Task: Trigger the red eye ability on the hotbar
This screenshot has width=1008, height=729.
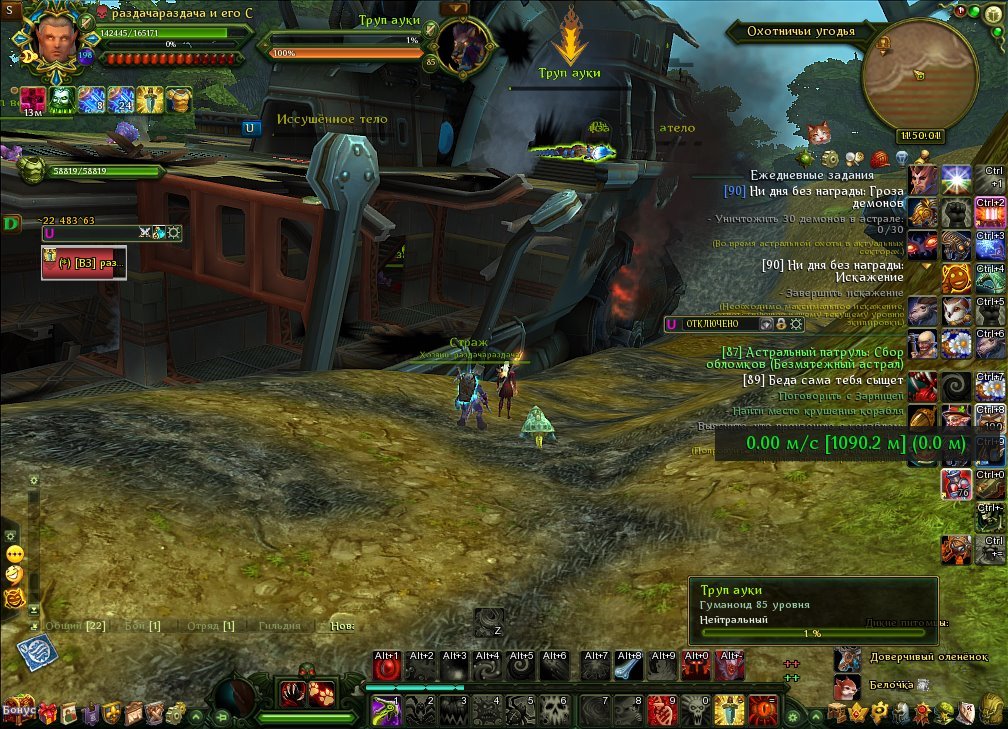Action: (x=763, y=709)
